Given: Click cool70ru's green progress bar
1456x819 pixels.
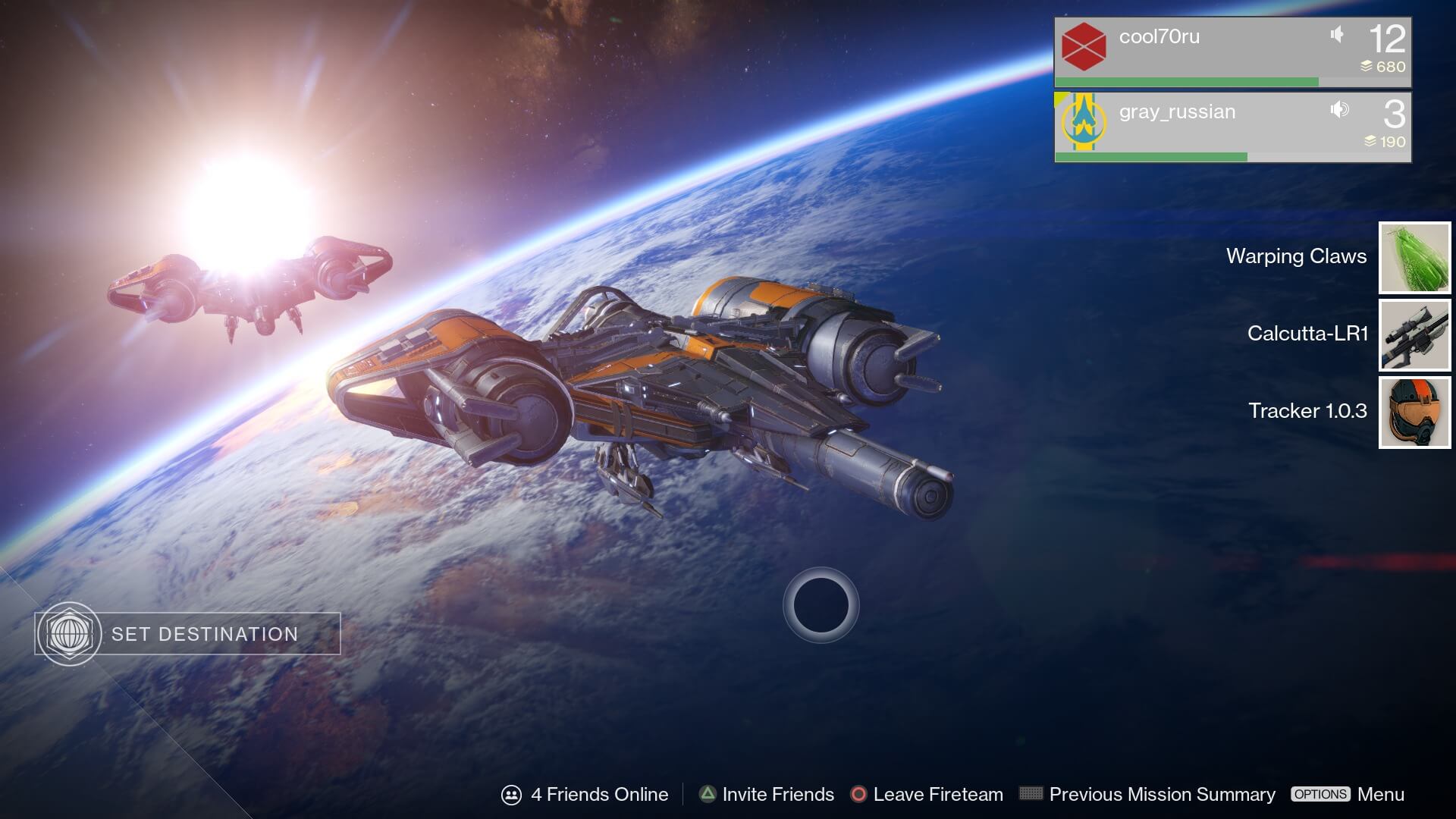Looking at the screenshot, I should (x=1187, y=79).
